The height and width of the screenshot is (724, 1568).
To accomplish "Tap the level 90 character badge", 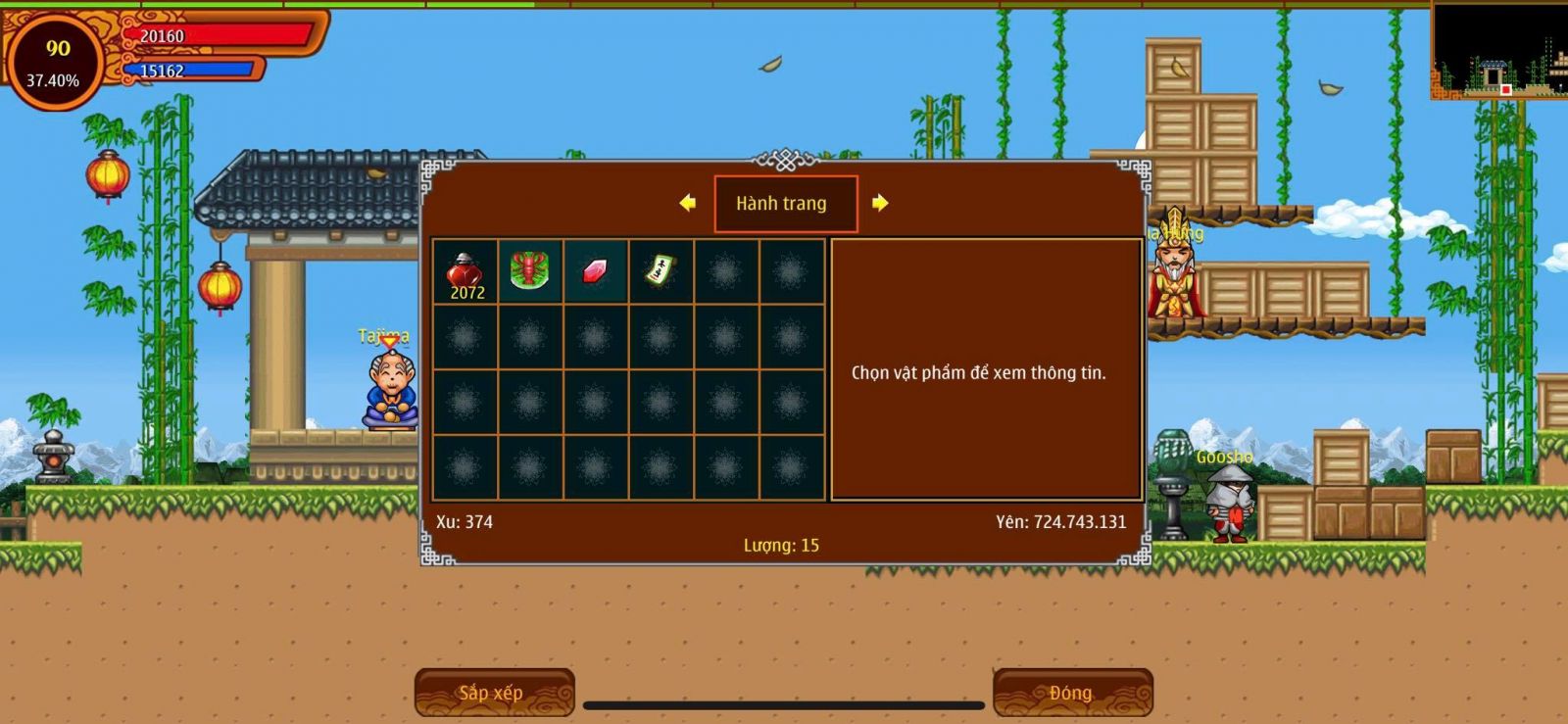I will [55, 62].
